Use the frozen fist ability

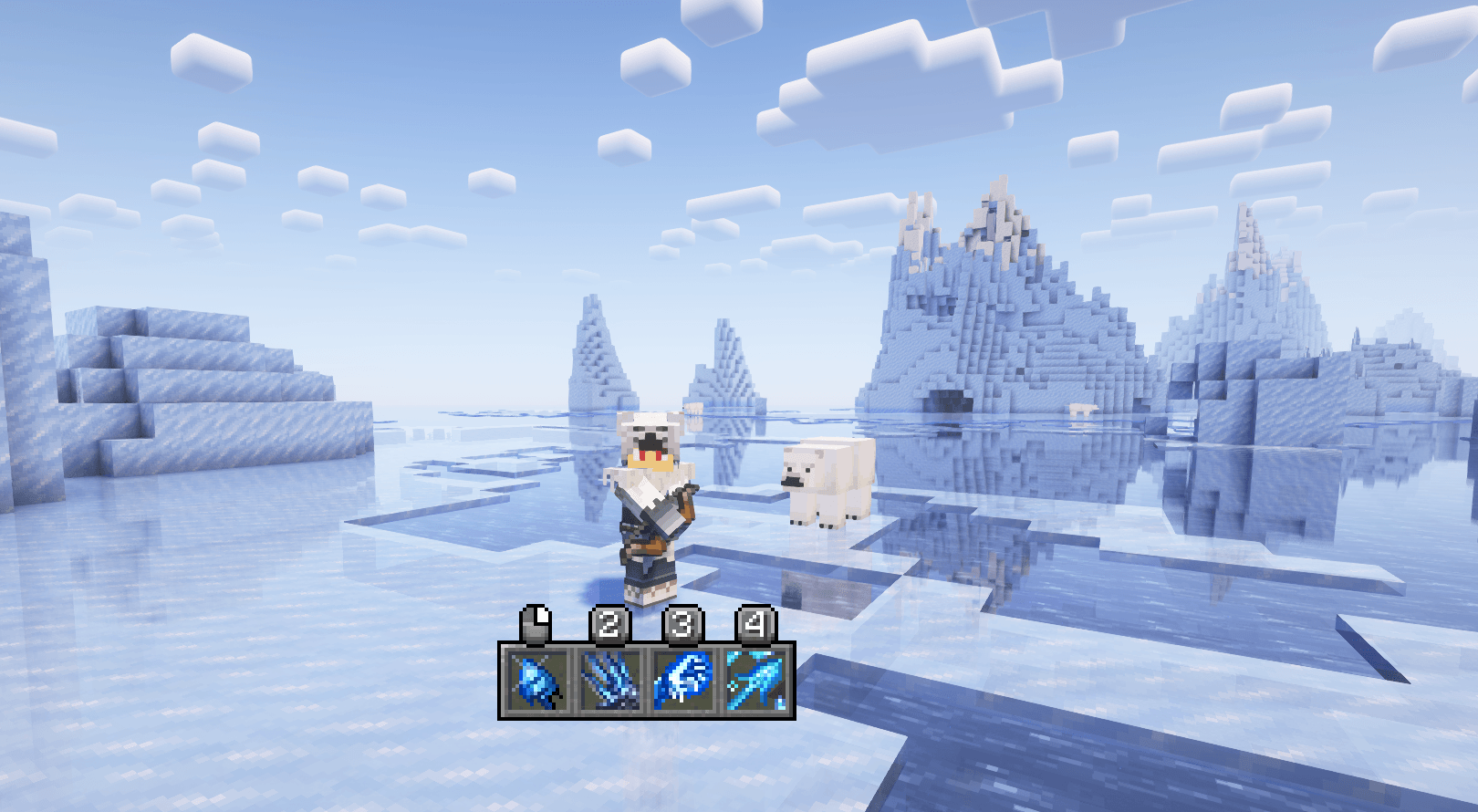(682, 682)
